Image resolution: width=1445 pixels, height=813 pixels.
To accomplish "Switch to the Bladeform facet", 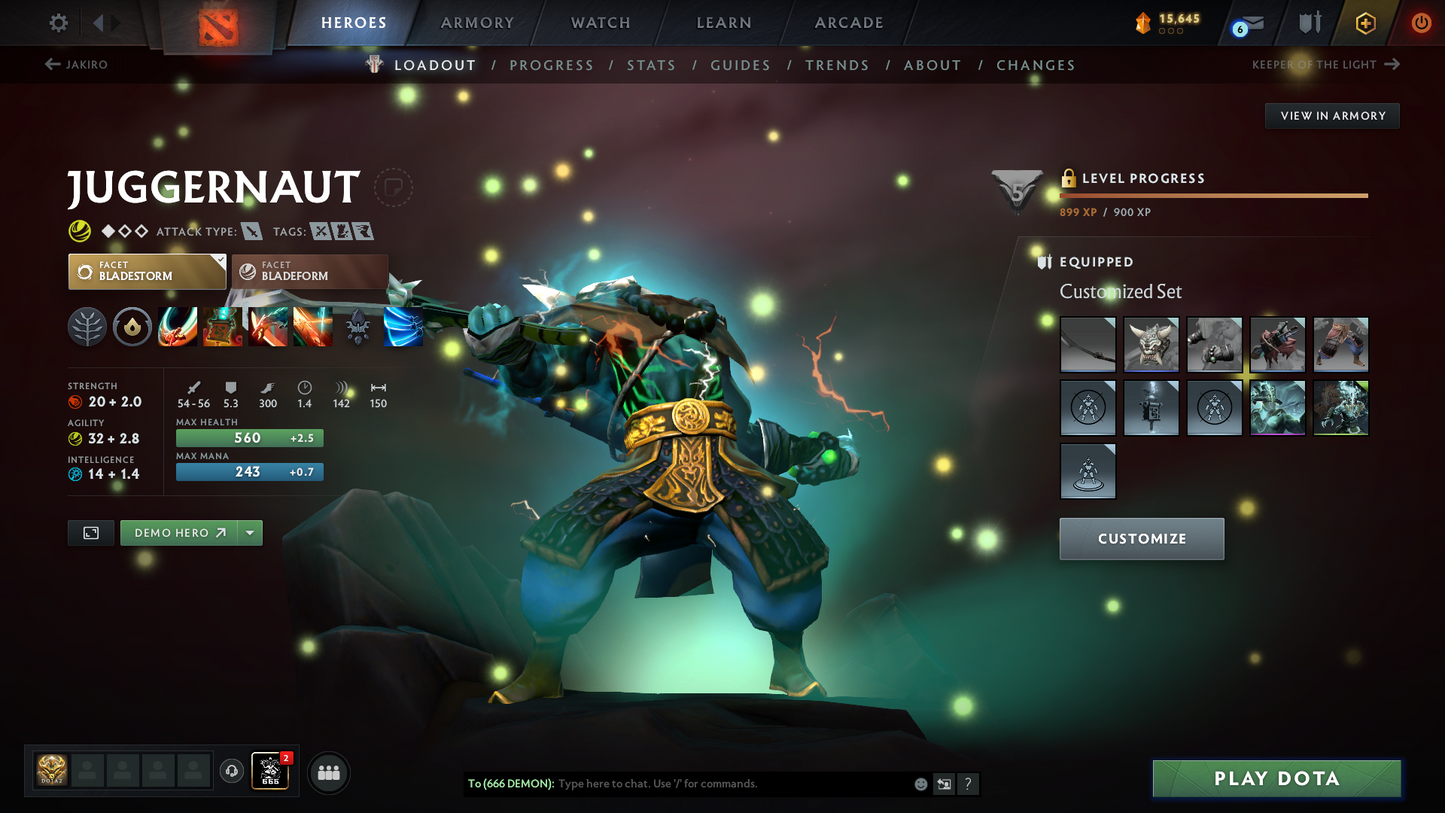I will coord(310,271).
